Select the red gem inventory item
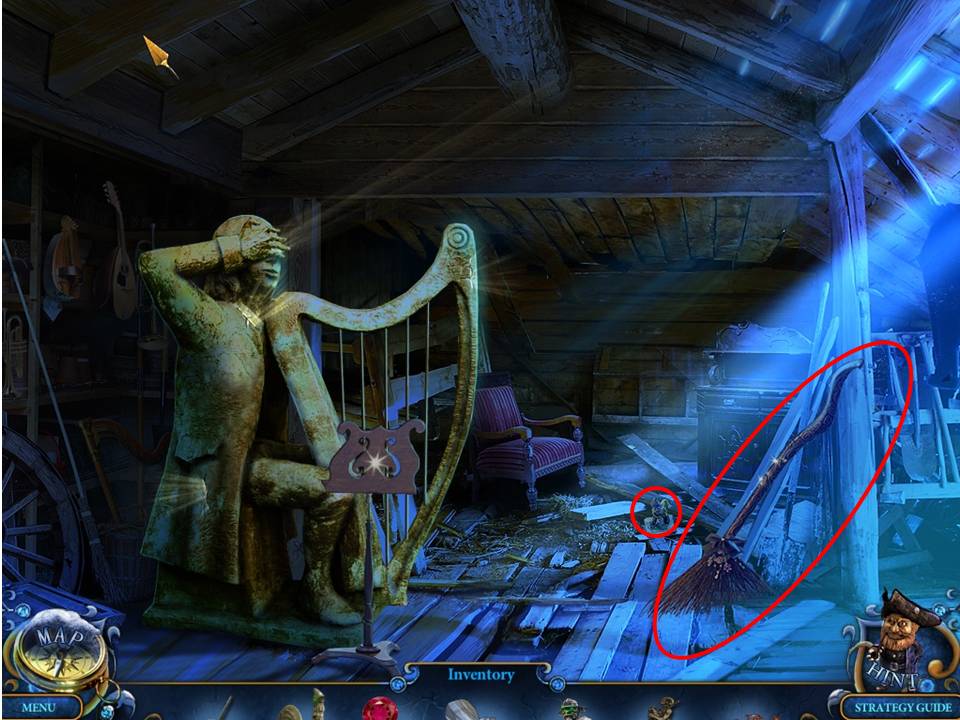The height and width of the screenshot is (720, 960). coord(379,709)
